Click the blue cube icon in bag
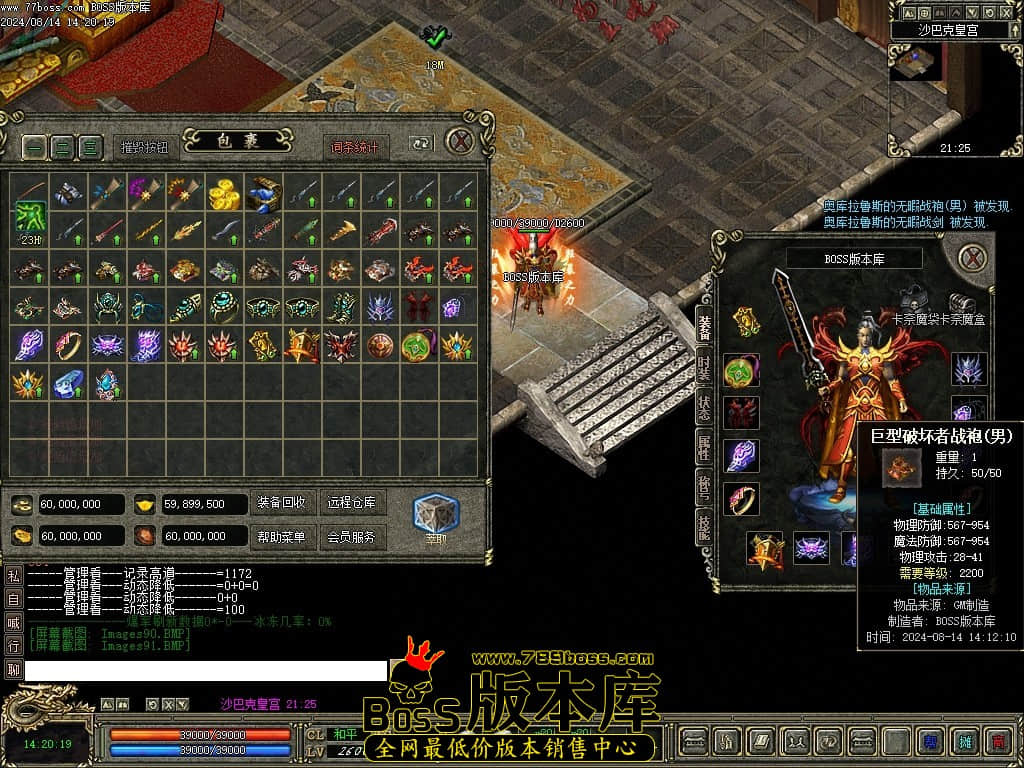The height and width of the screenshot is (768, 1024). [436, 513]
